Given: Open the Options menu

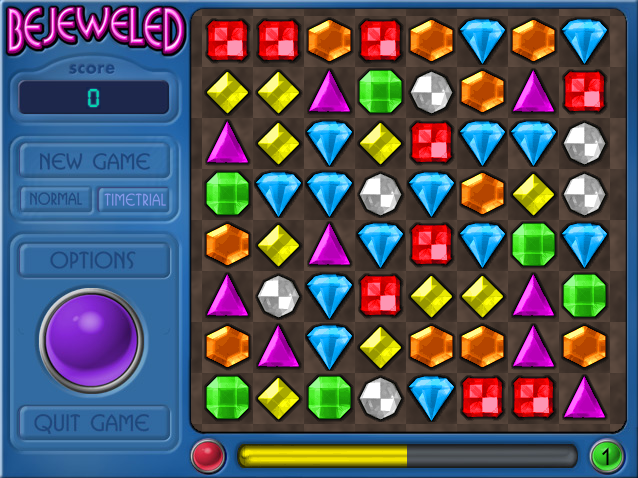Looking at the screenshot, I should tap(94, 260).
